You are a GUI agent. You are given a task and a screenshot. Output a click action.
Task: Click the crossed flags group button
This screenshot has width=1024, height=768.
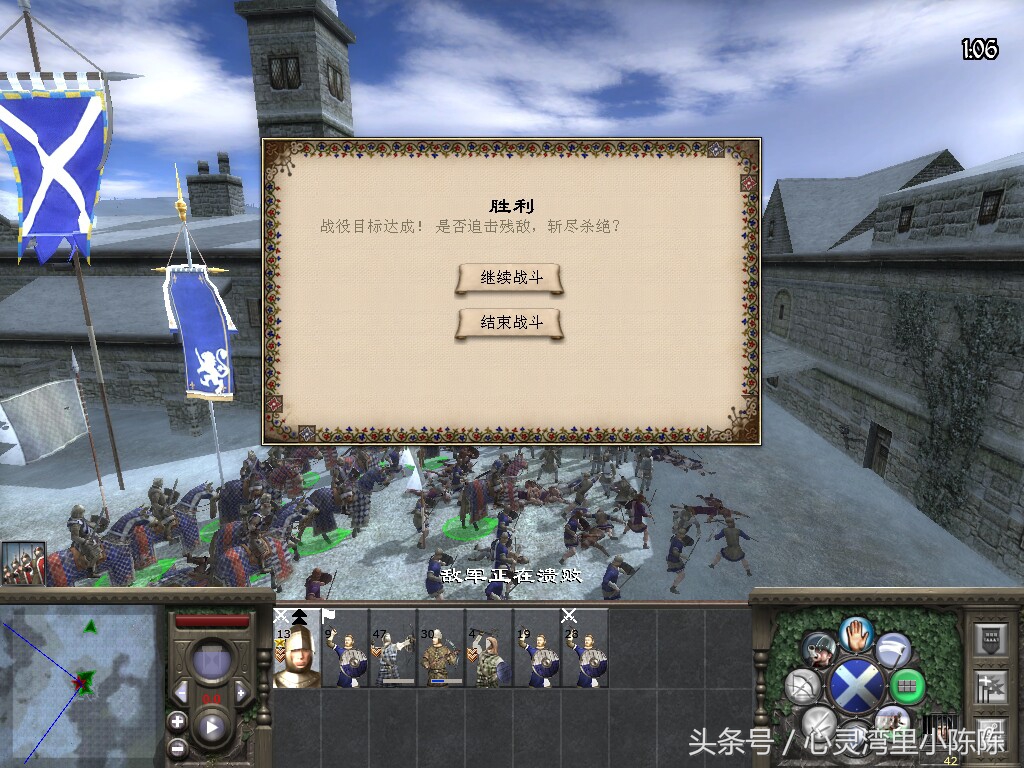[990, 686]
